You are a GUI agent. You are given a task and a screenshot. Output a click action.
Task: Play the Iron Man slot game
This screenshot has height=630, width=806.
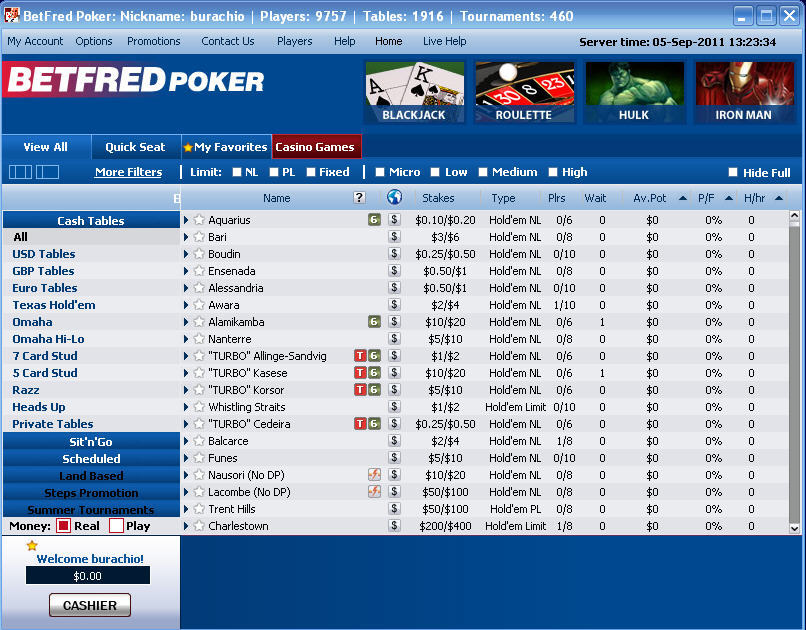[x=744, y=92]
